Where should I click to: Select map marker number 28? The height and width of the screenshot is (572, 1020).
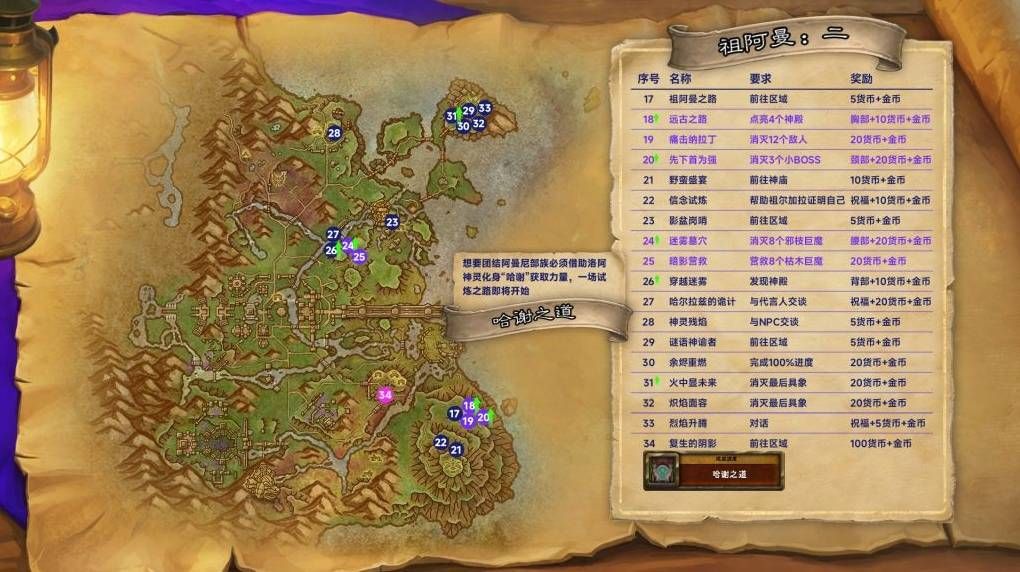click(334, 132)
